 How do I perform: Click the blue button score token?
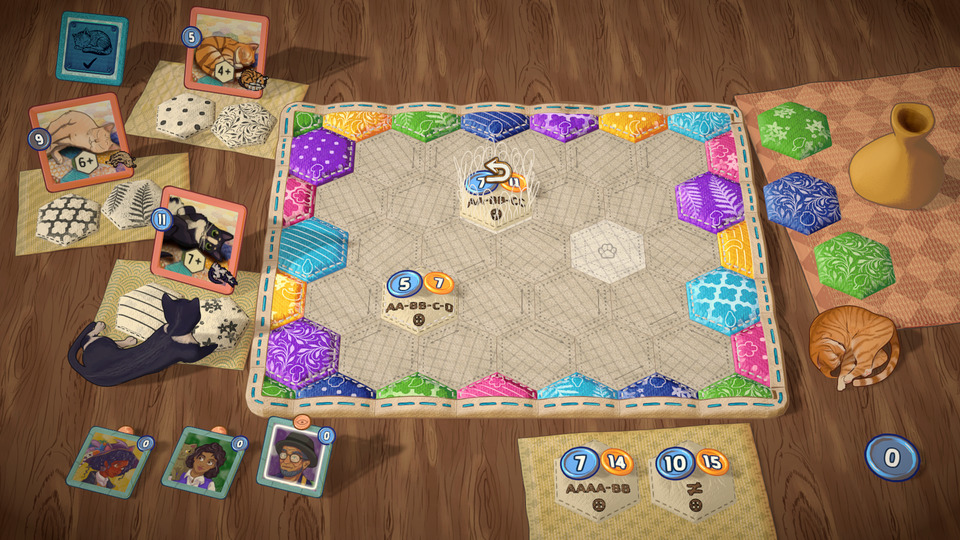[891, 456]
